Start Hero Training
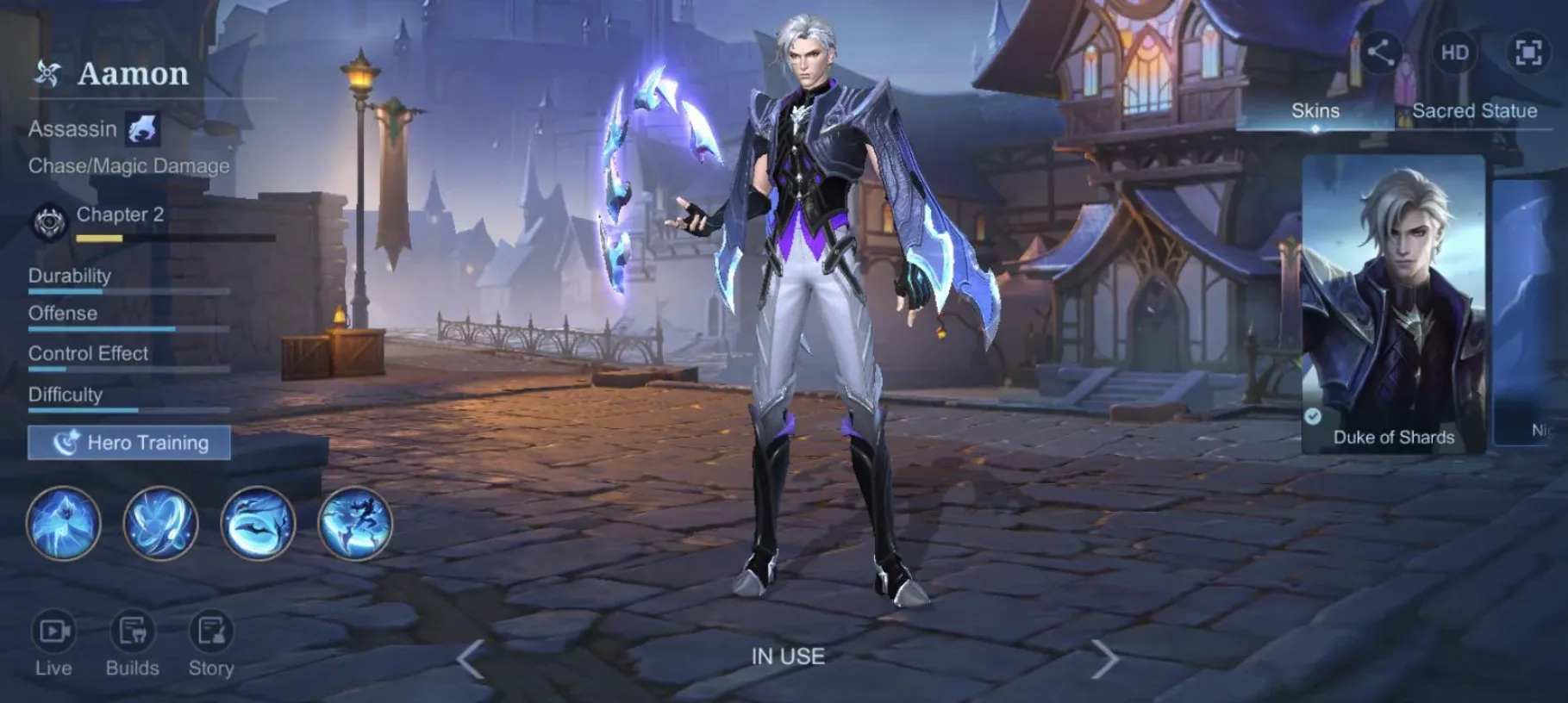 pyautogui.click(x=128, y=443)
